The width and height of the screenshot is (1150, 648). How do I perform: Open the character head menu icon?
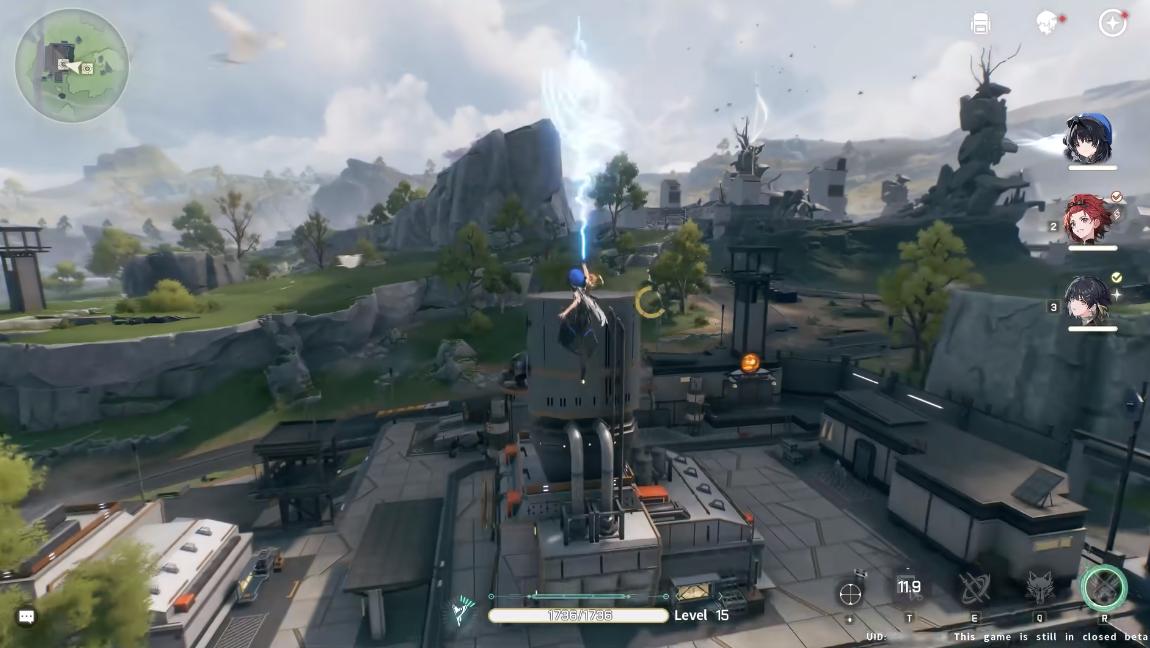click(1047, 23)
